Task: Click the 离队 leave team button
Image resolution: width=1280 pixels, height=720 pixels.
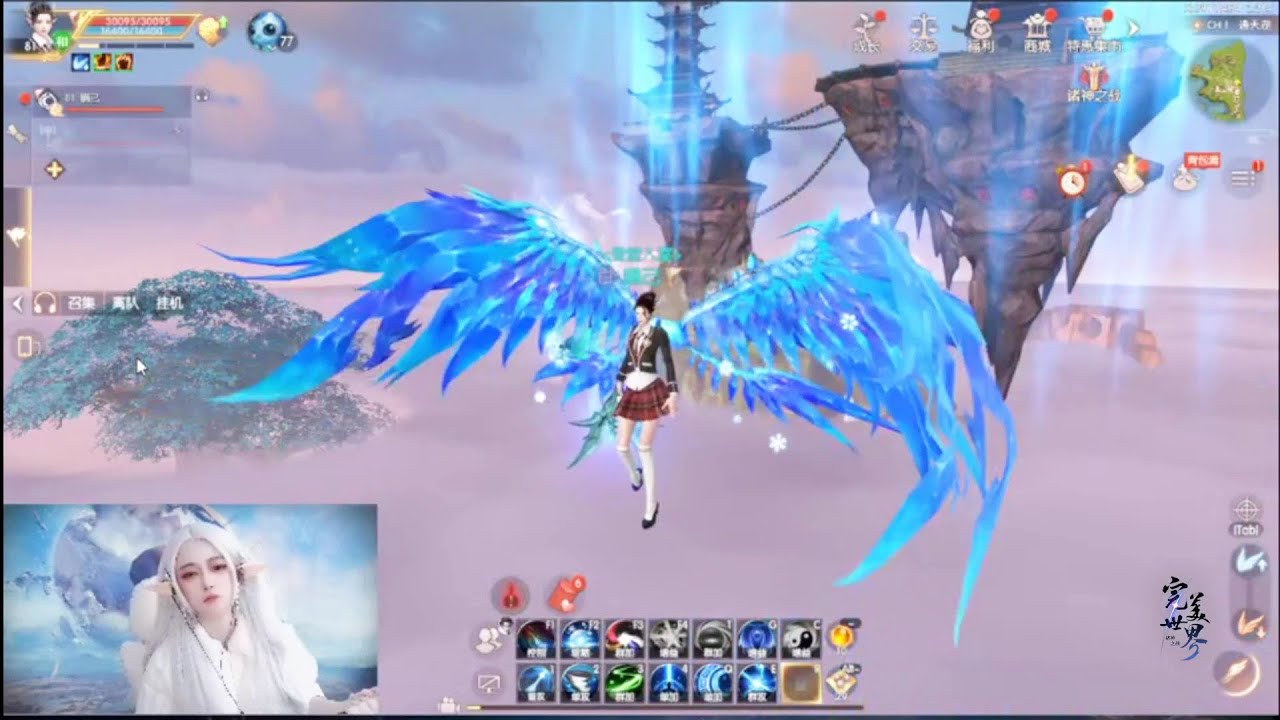Action: pos(126,302)
